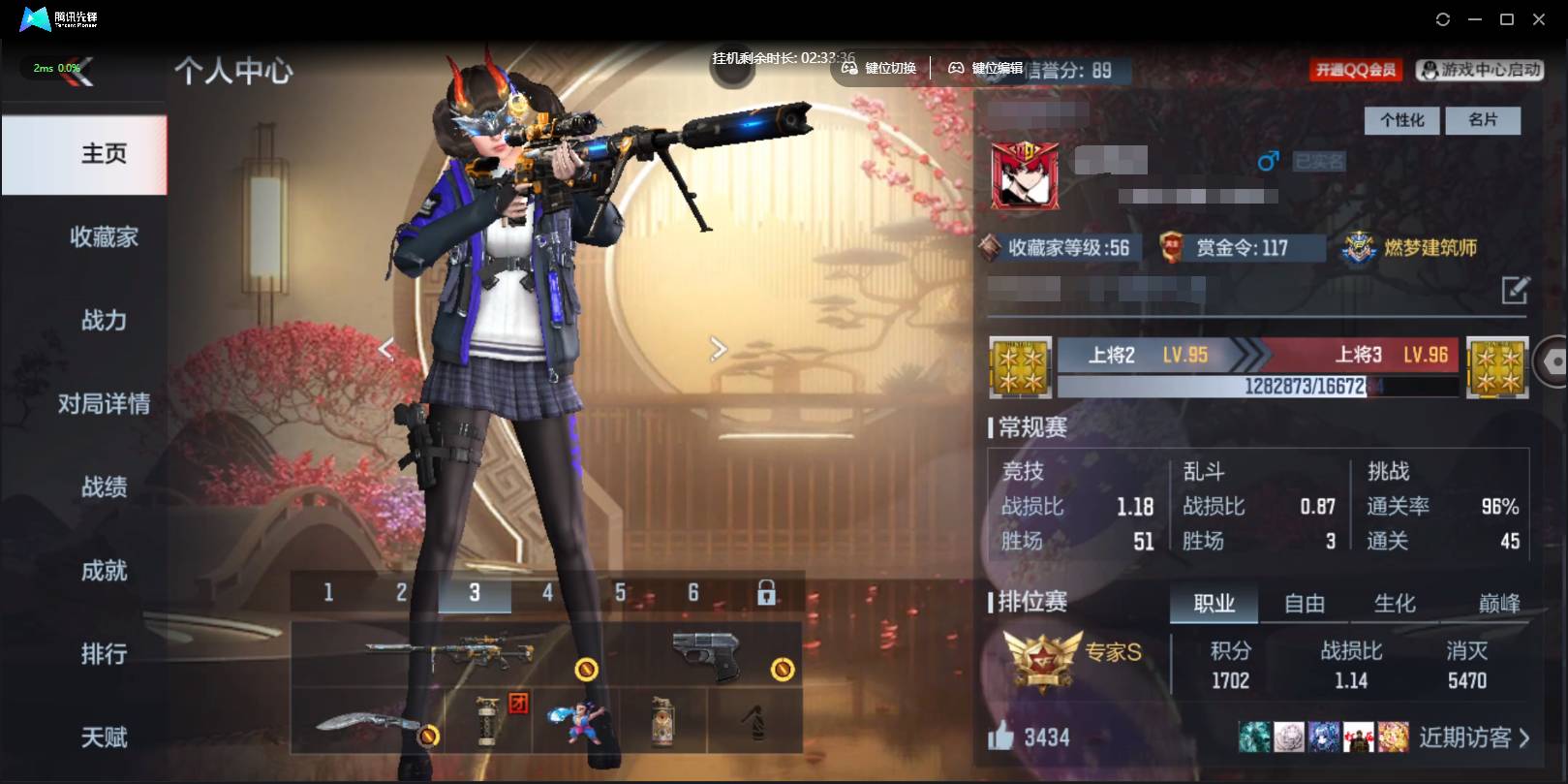
Task: Select weapon loadout slot 5
Action: click(x=620, y=592)
